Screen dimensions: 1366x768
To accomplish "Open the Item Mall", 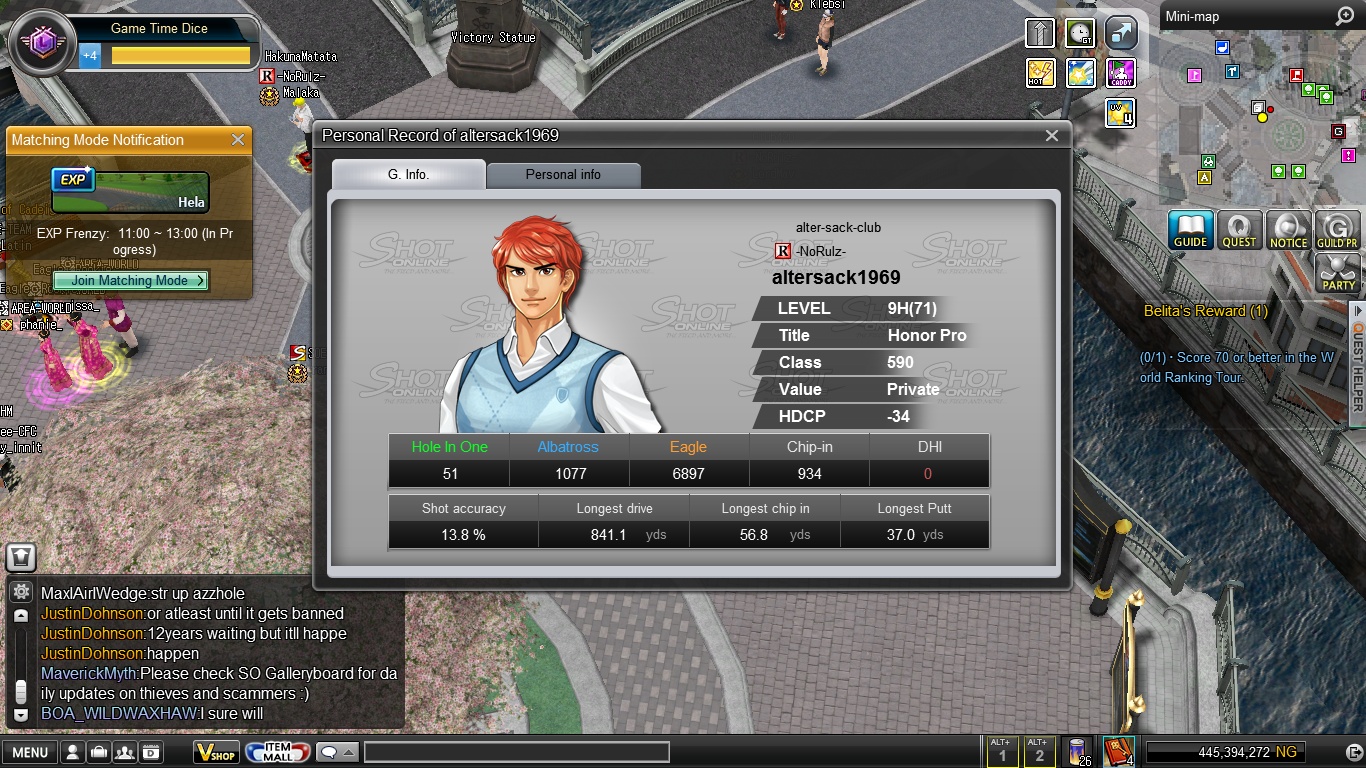I will (277, 752).
